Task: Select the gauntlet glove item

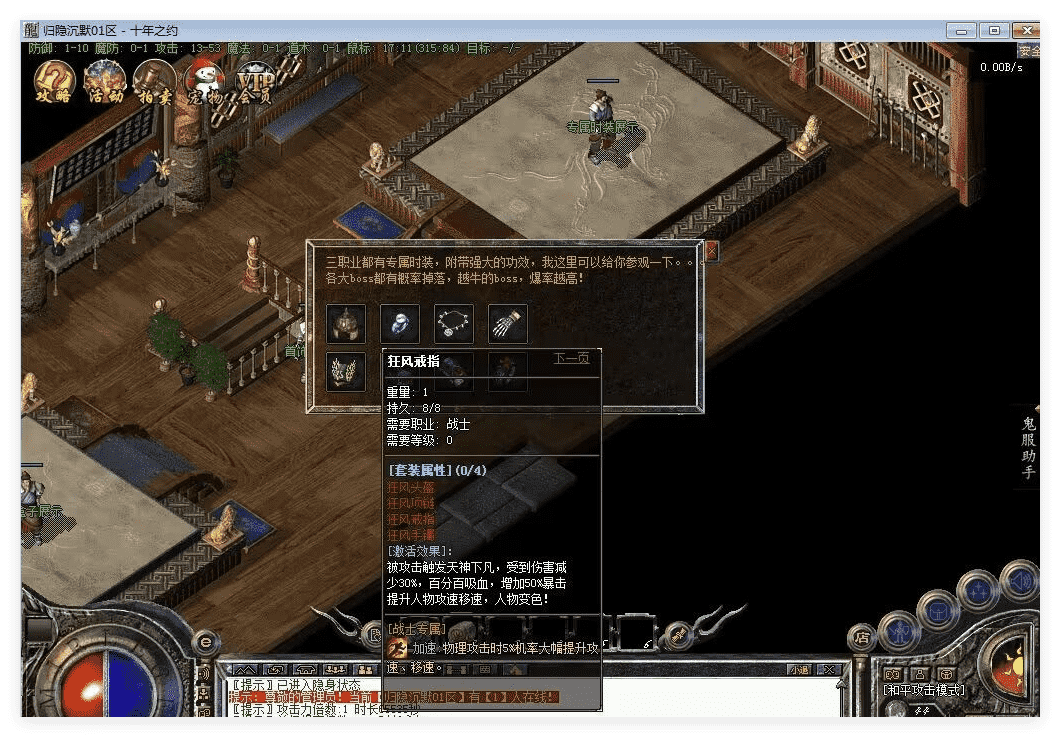Action: click(x=508, y=324)
